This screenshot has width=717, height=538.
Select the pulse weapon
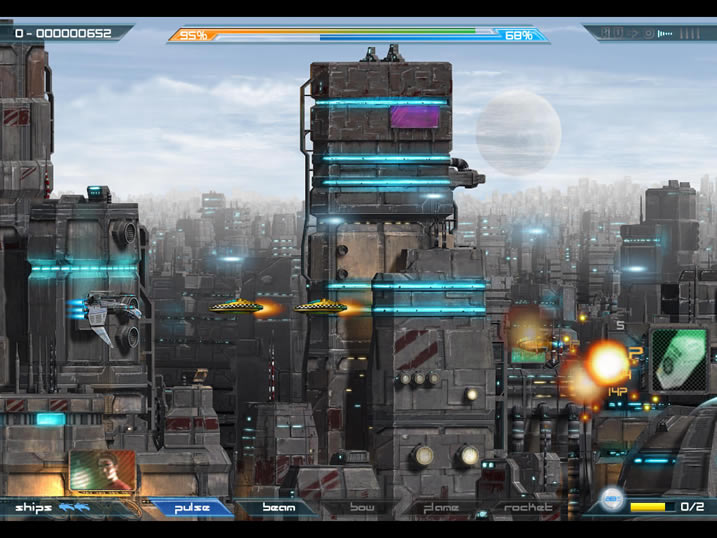coord(192,508)
